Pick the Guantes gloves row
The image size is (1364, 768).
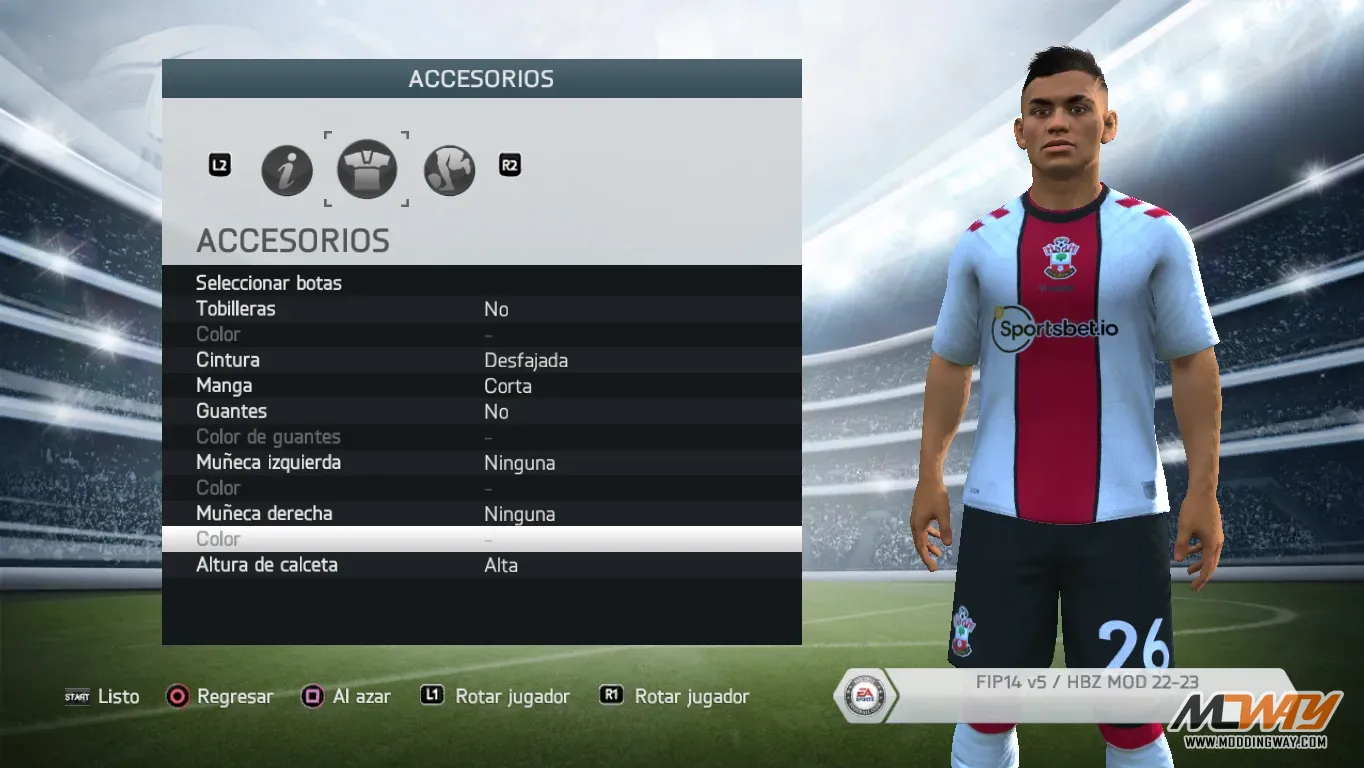pyautogui.click(x=231, y=411)
